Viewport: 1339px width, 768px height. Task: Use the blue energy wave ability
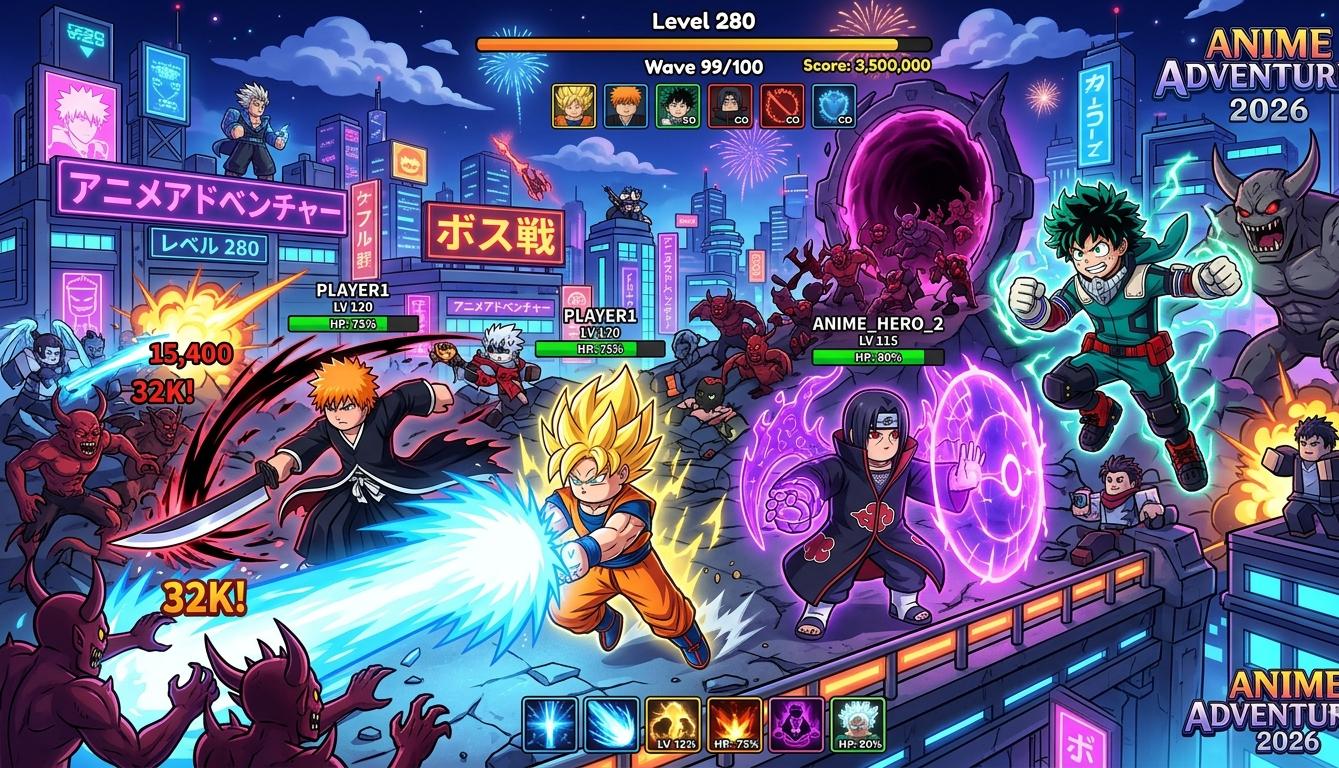[611, 724]
